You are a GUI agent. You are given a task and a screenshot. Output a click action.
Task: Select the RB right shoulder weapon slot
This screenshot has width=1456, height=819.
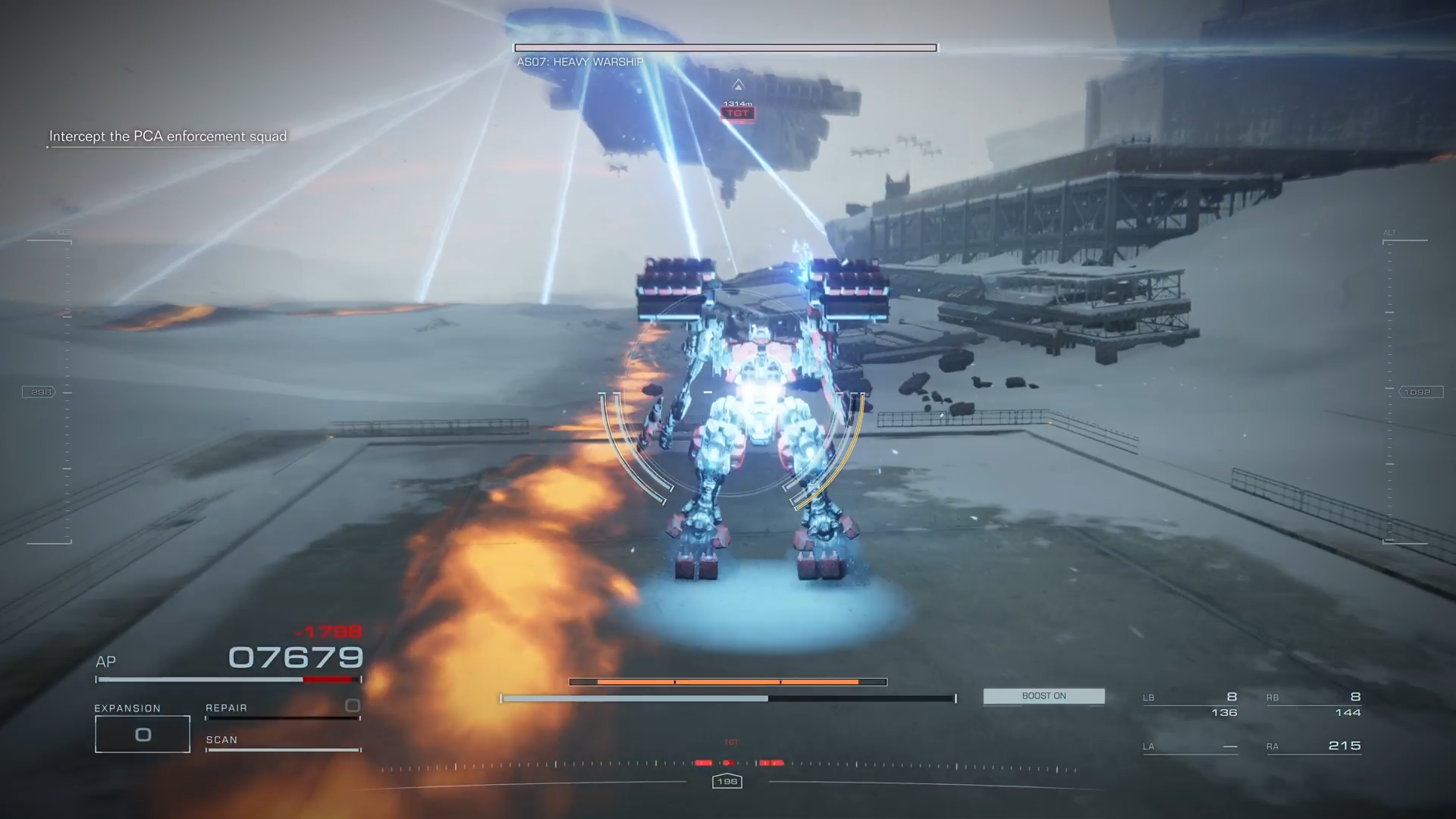(x=1313, y=704)
